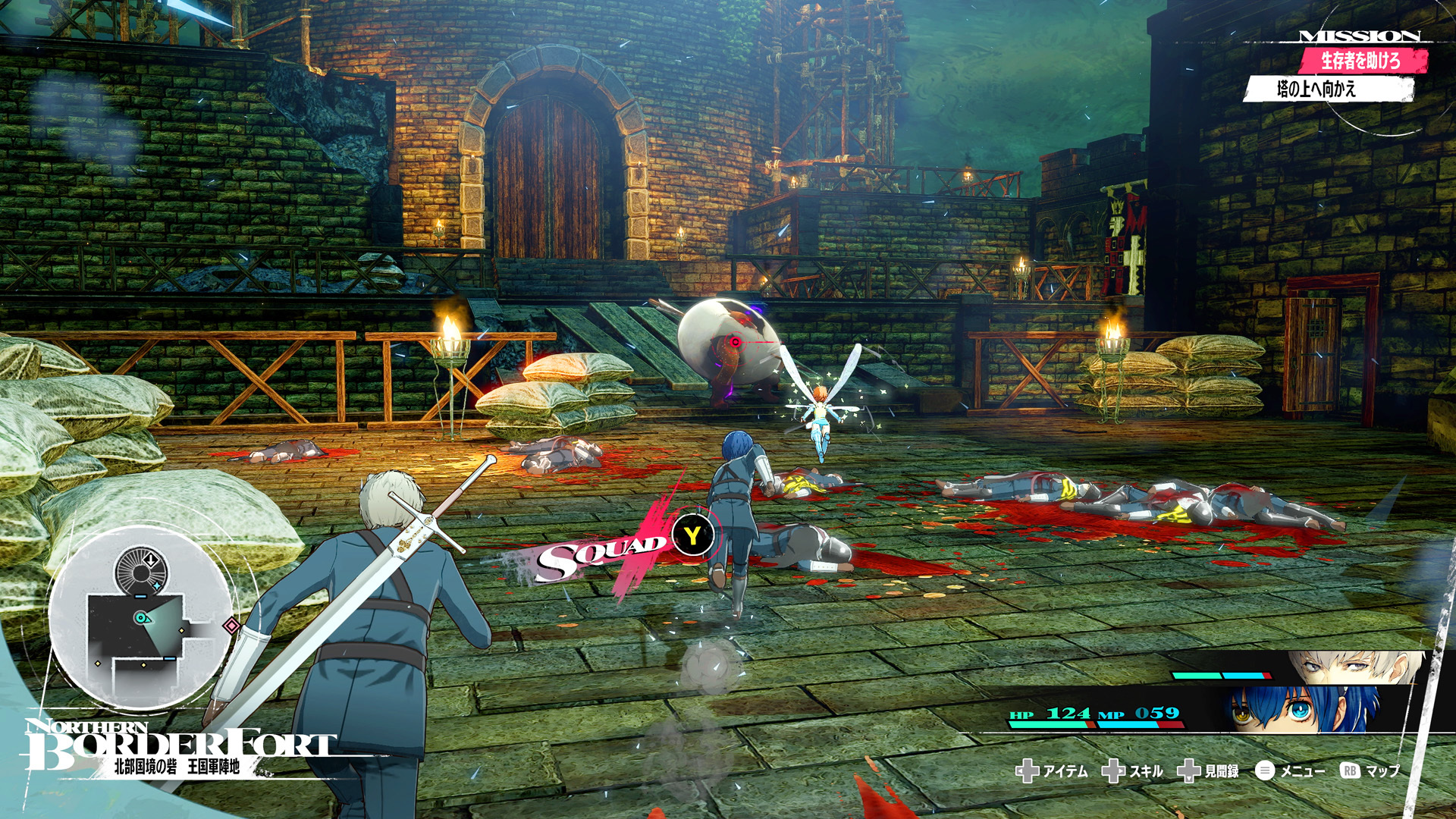This screenshot has height=819, width=1456.
Task: Click the 塔の上へ向かえ objective text
Action: click(x=1317, y=89)
